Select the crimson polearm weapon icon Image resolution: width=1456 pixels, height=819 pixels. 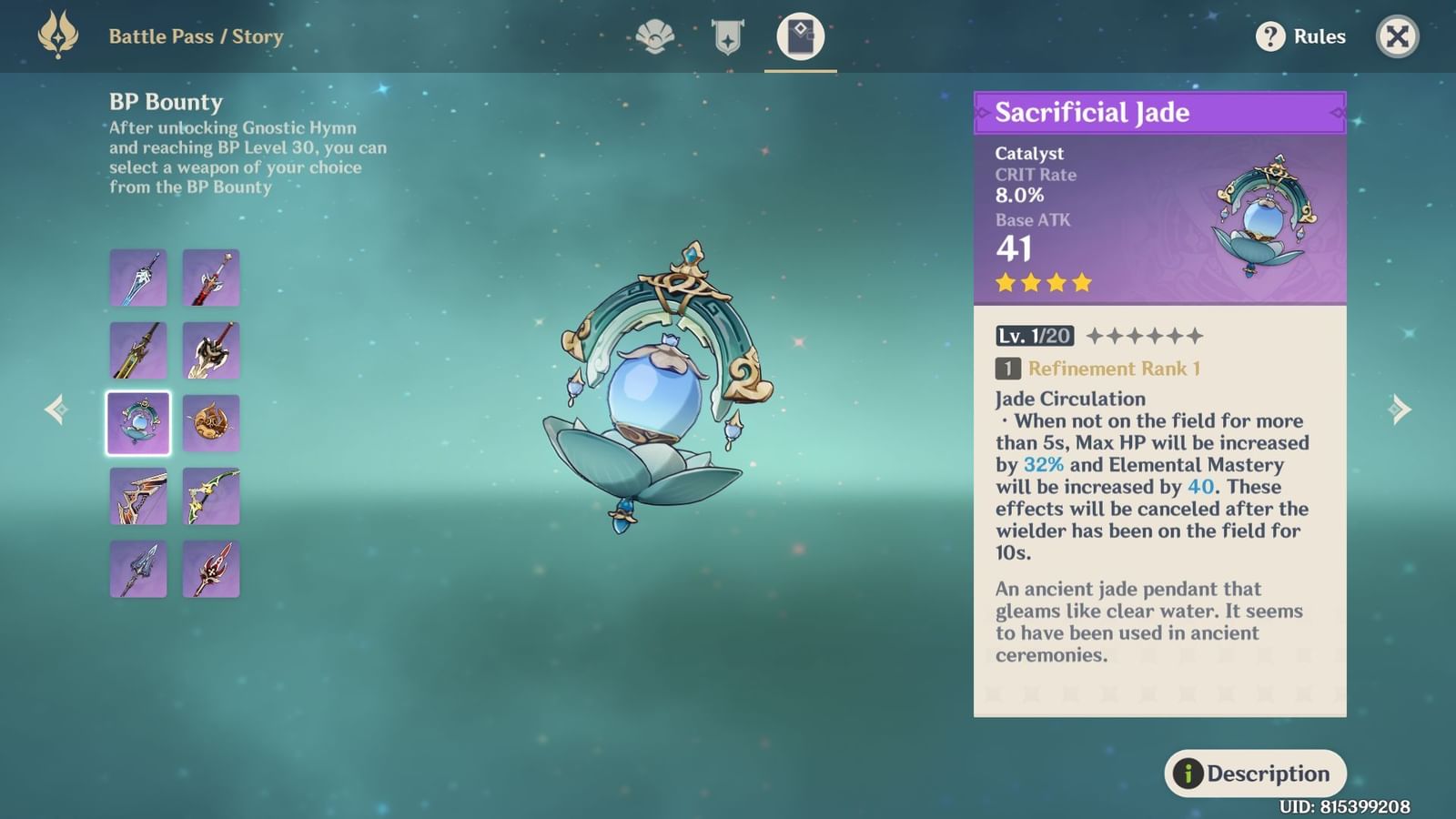click(210, 278)
